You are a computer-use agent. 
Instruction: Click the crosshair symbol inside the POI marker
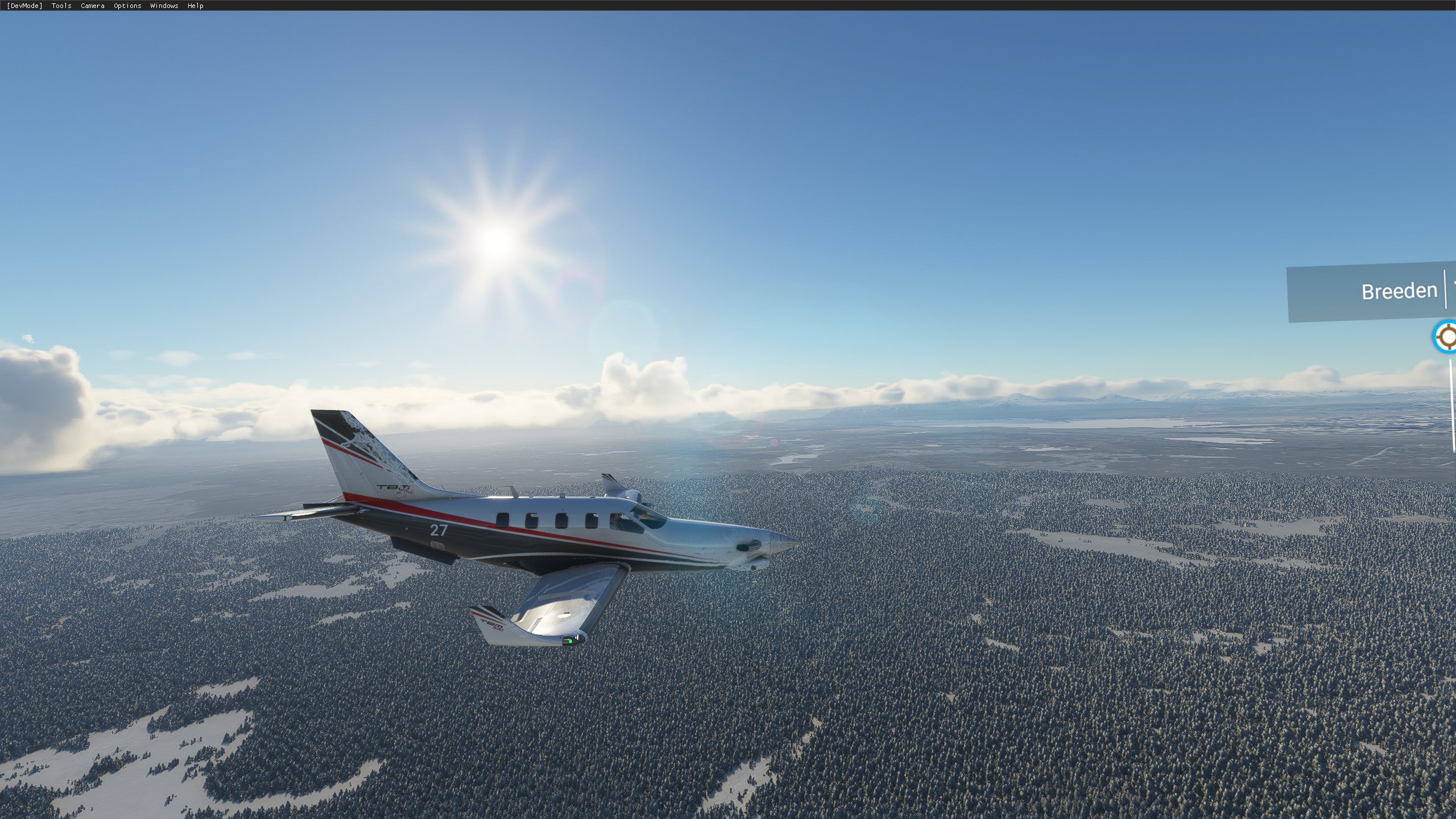(x=1449, y=336)
